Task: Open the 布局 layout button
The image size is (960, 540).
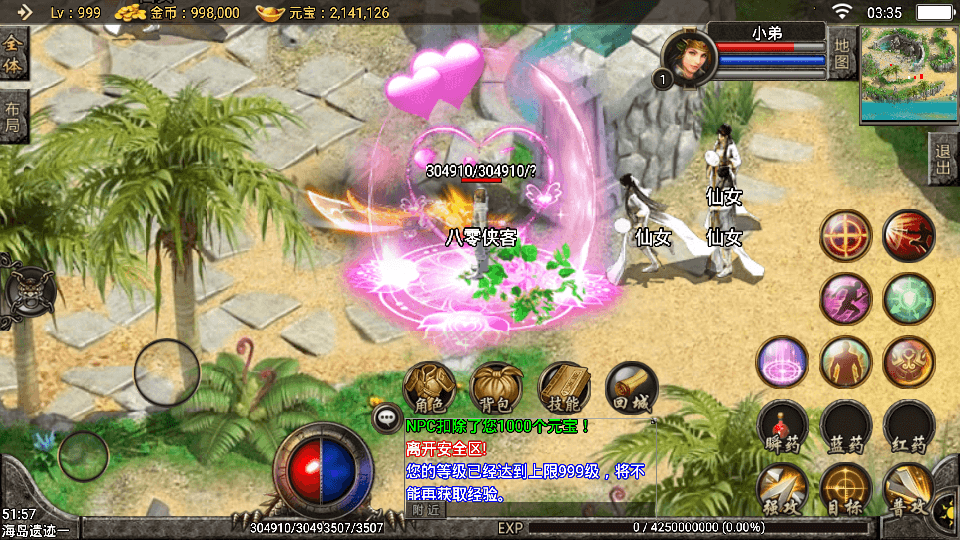Action: tap(14, 117)
